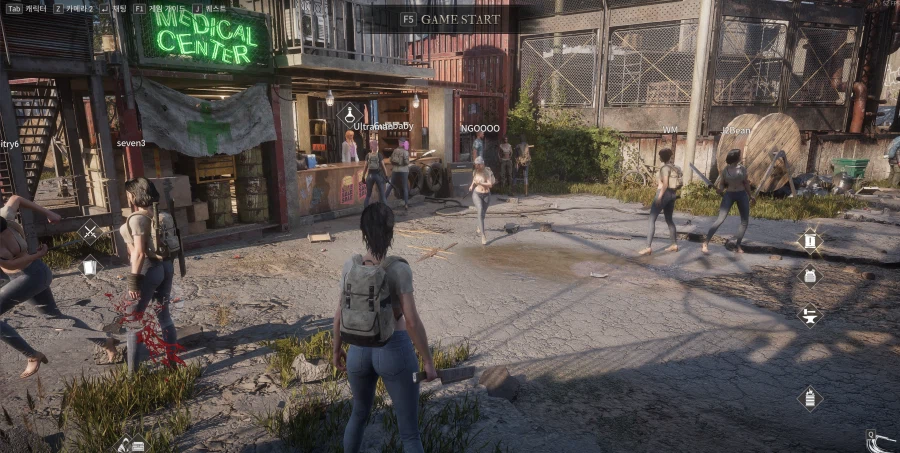Click the GAME START button
This screenshot has width=900, height=453.
point(450,19)
